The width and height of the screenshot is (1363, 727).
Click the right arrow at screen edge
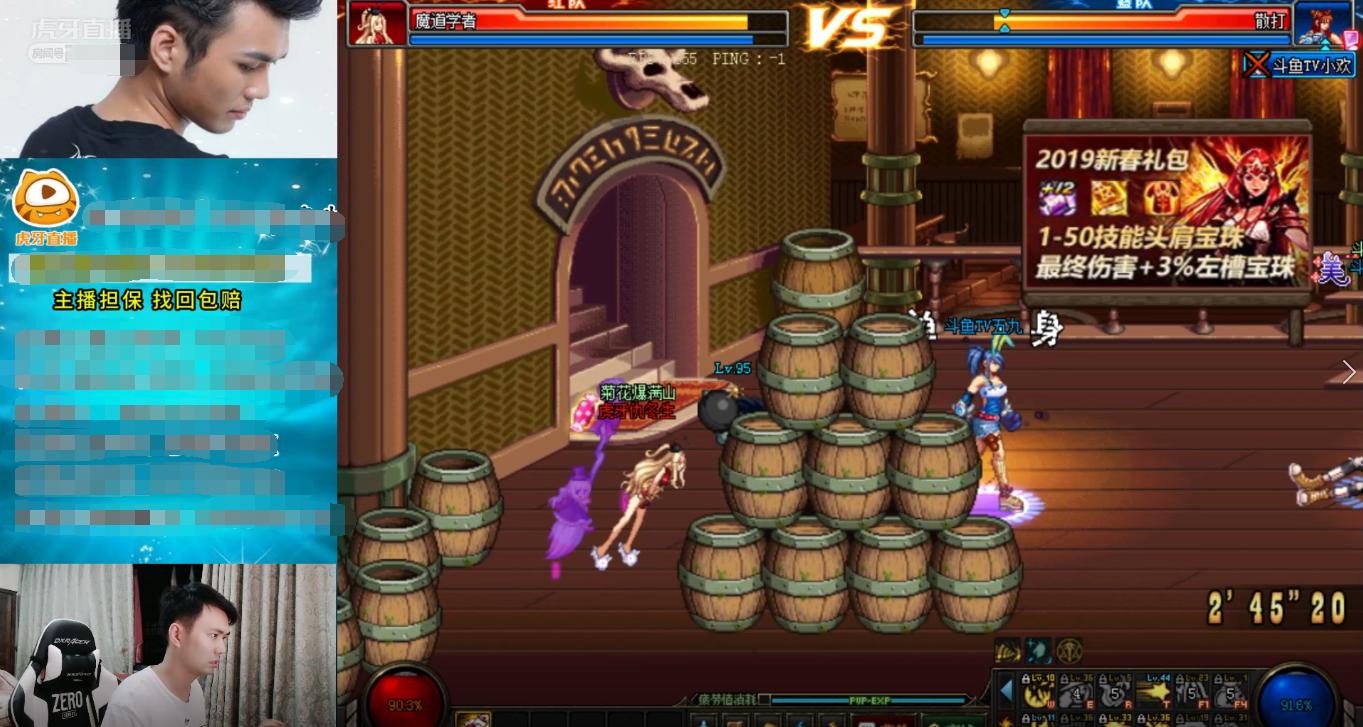tap(1349, 372)
